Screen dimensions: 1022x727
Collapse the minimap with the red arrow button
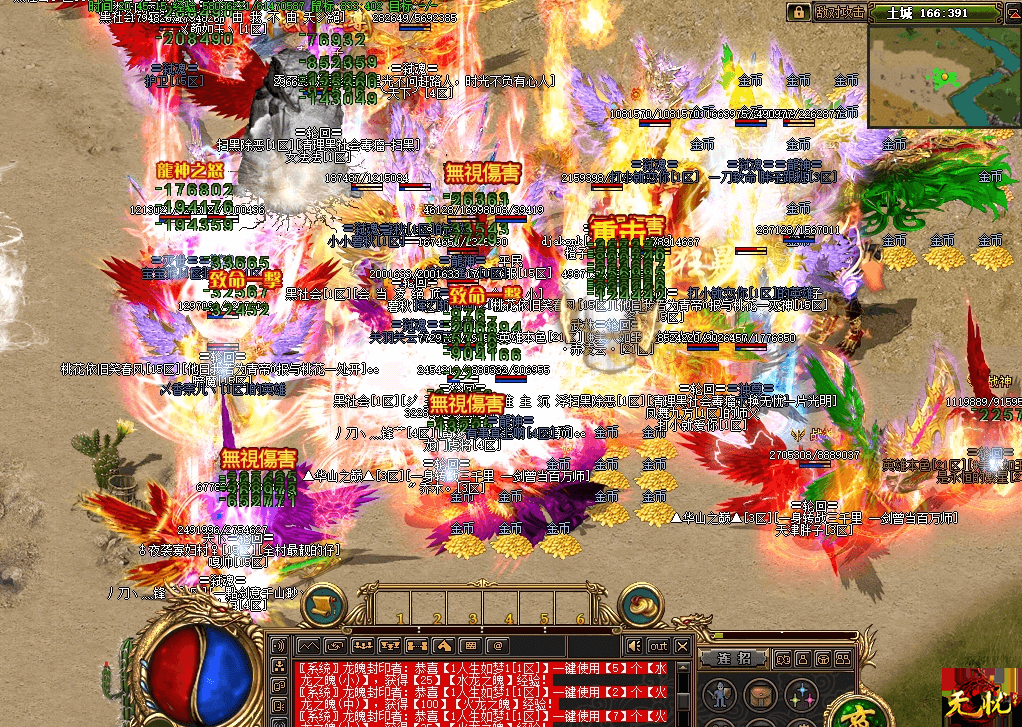click(x=1010, y=12)
